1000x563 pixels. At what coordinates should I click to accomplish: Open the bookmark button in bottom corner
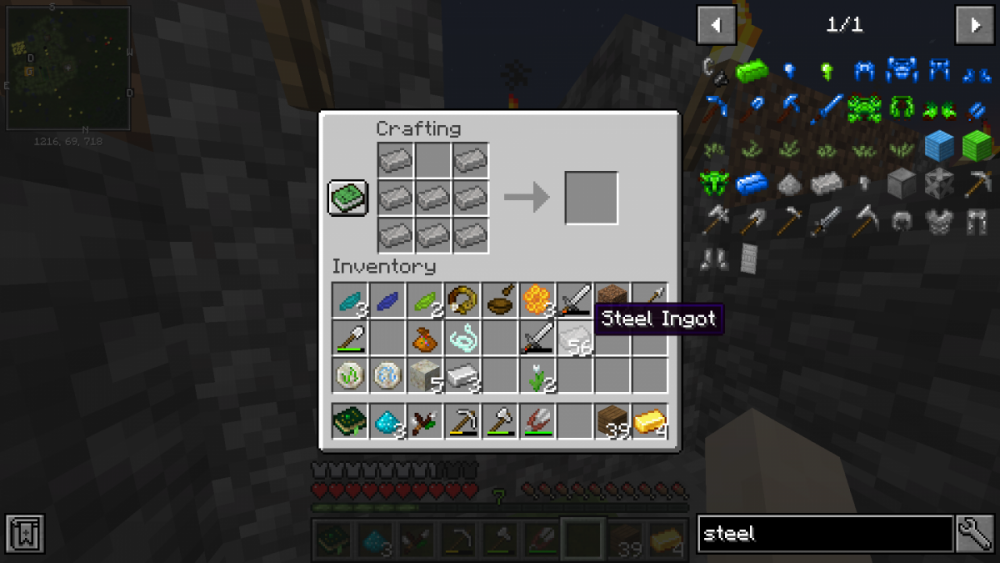[x=24, y=534]
